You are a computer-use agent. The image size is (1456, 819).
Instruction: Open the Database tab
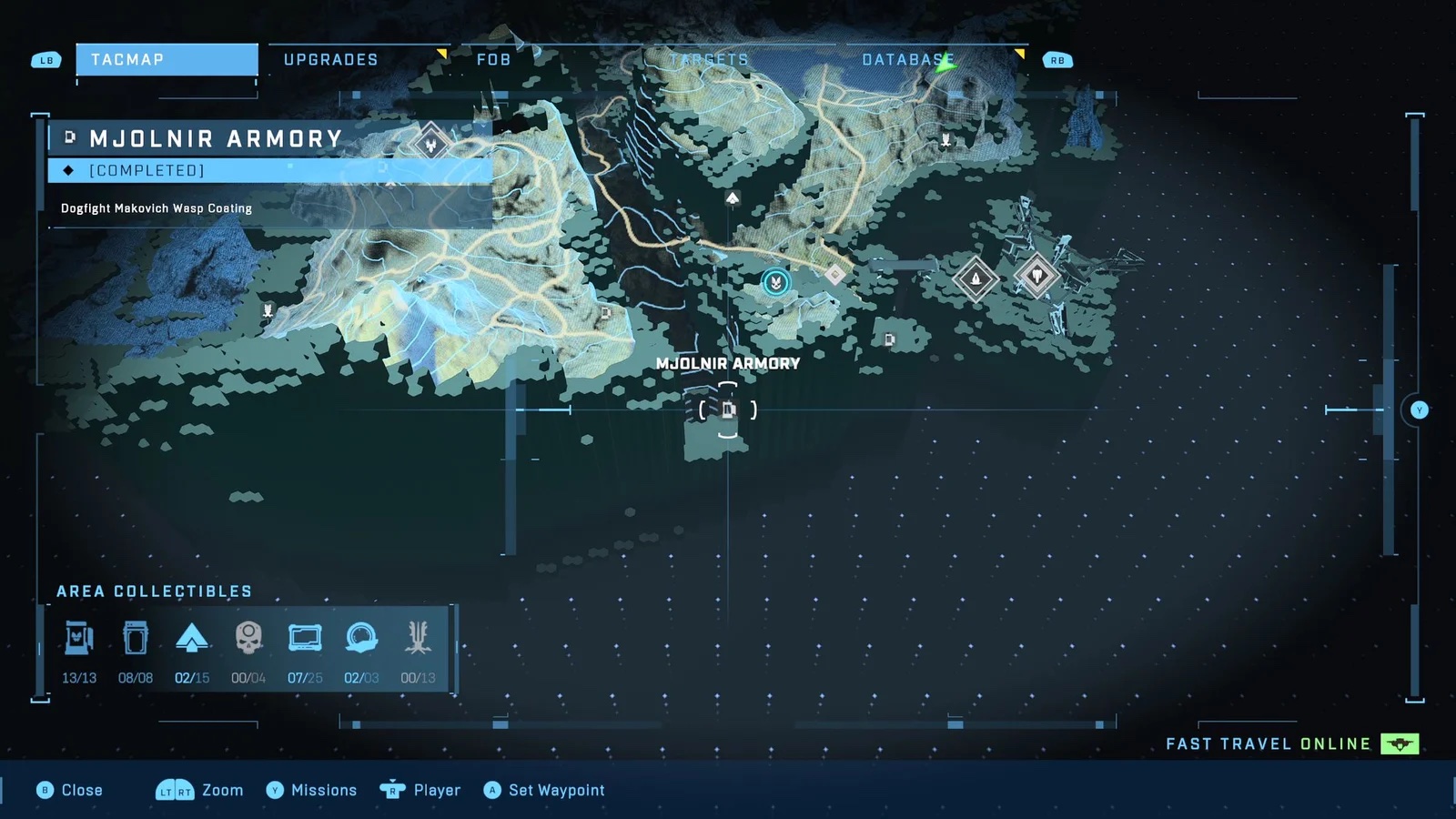click(907, 60)
